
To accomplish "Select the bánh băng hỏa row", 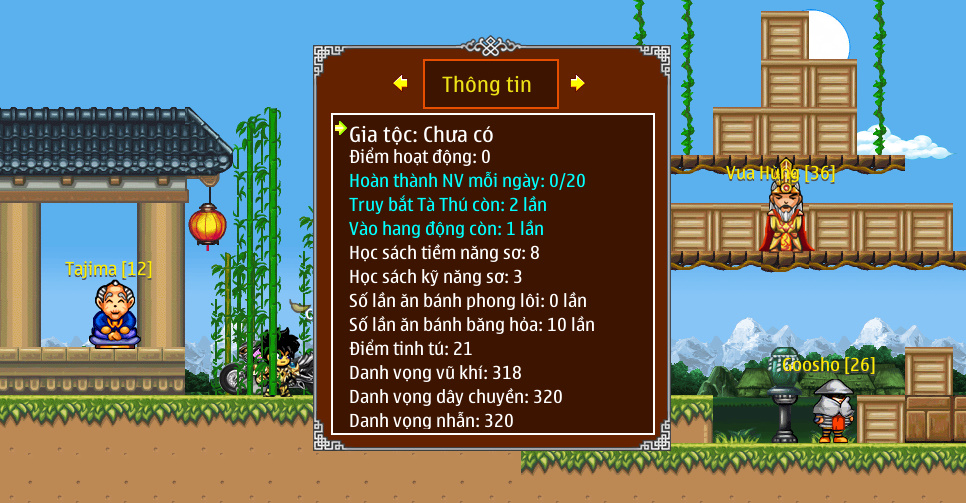I will tap(472, 325).
